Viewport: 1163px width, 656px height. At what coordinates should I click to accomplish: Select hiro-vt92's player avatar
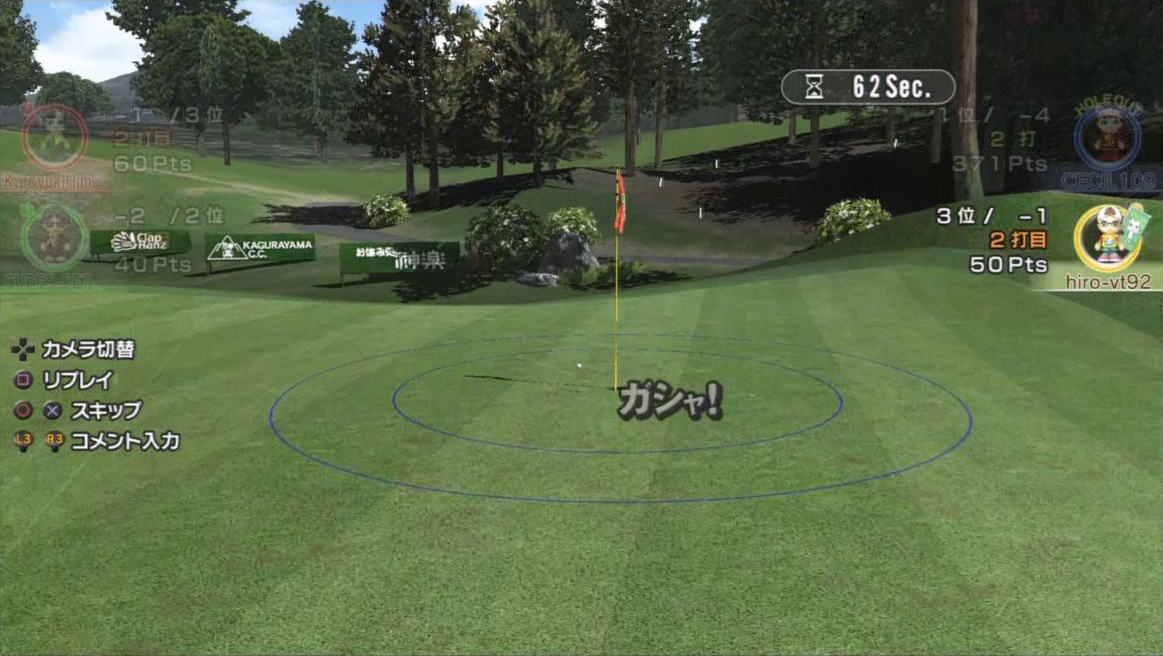[1107, 238]
